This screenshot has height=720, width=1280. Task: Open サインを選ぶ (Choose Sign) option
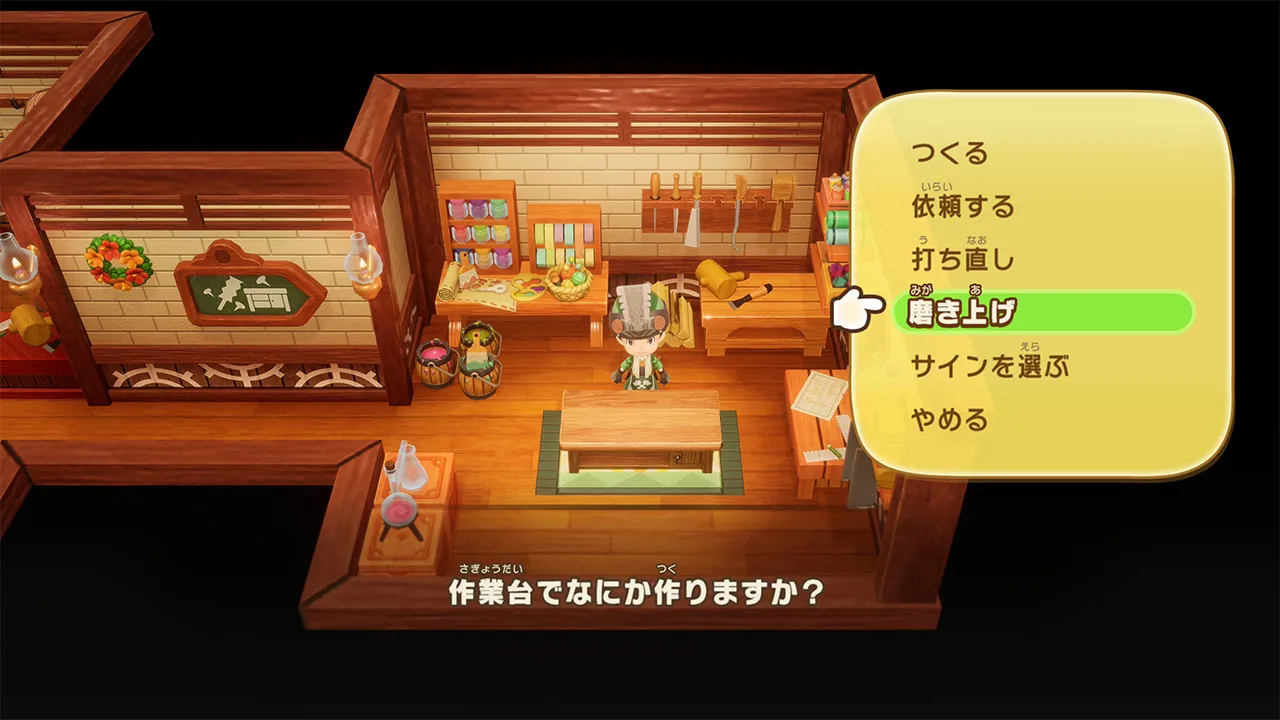990,366
